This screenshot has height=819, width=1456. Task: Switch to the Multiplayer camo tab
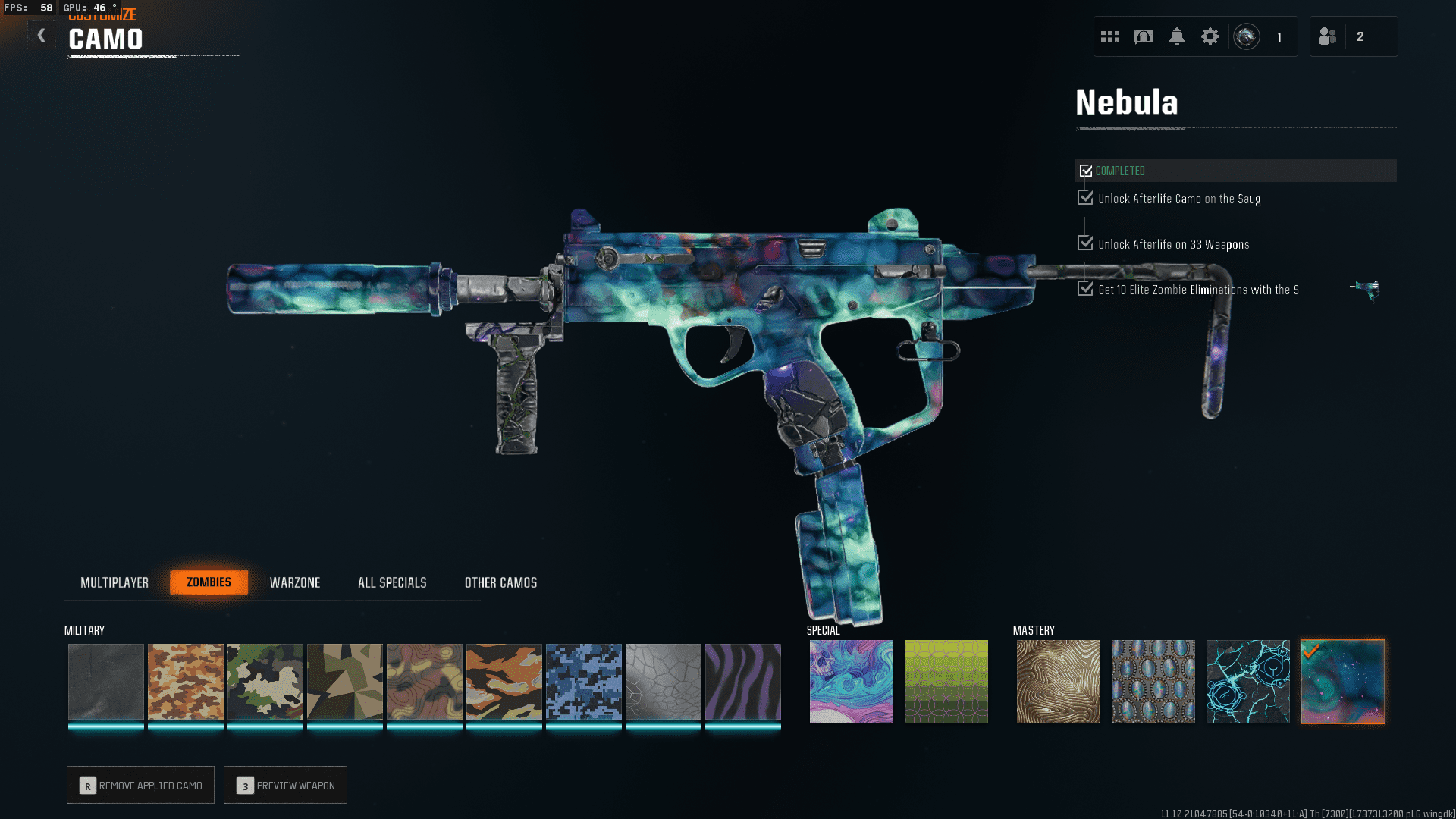115,582
